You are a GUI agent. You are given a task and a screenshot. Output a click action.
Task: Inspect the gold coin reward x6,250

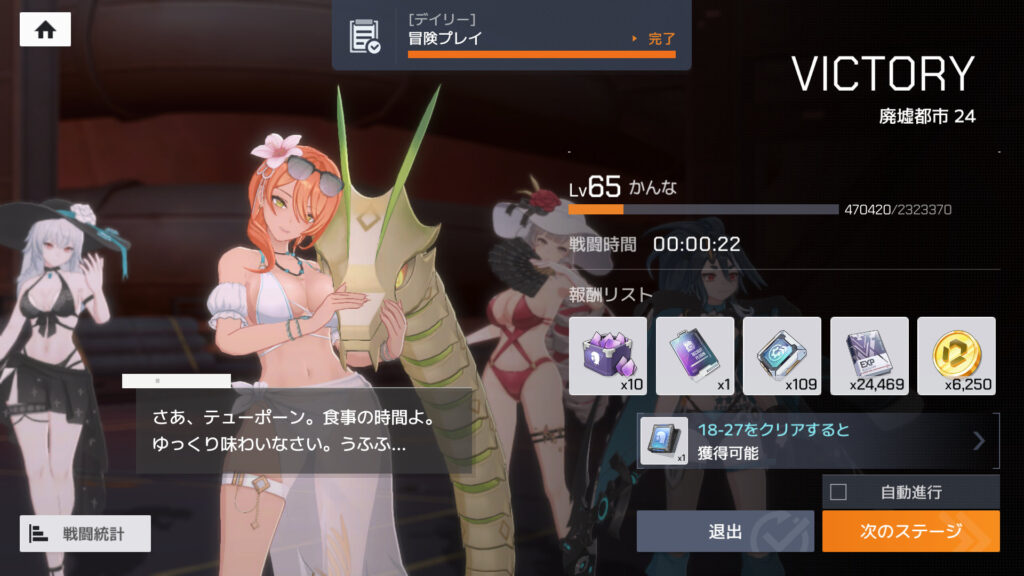(956, 355)
